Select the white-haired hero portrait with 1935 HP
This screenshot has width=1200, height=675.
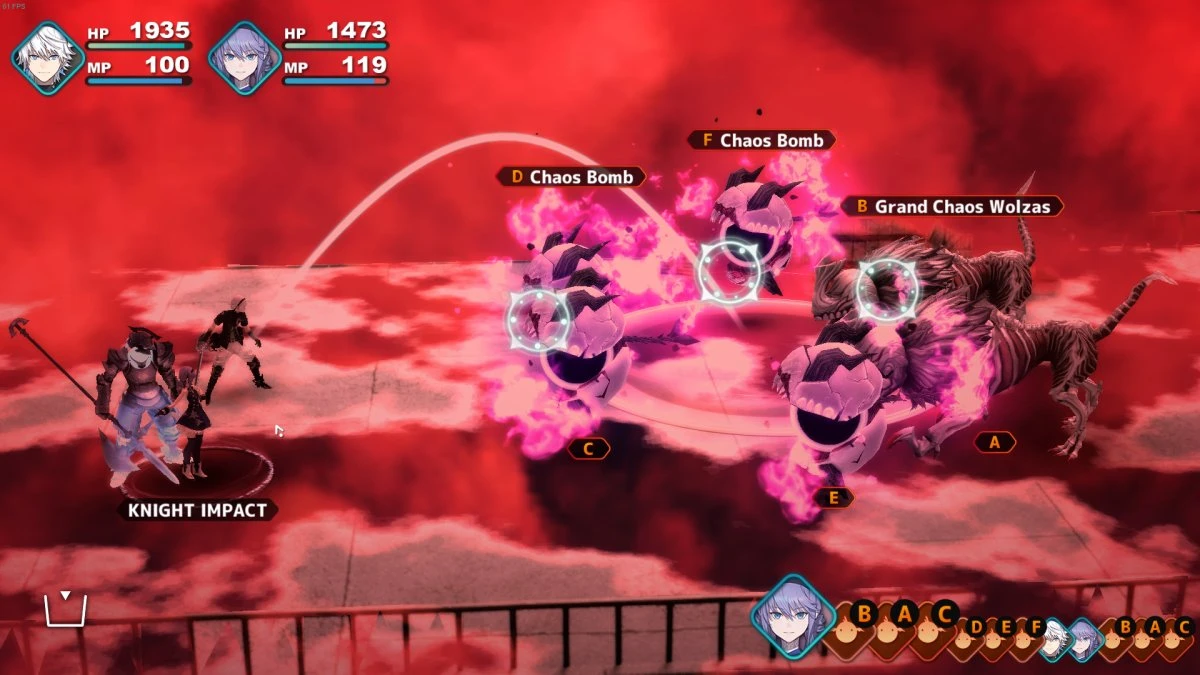pyautogui.click(x=47, y=58)
